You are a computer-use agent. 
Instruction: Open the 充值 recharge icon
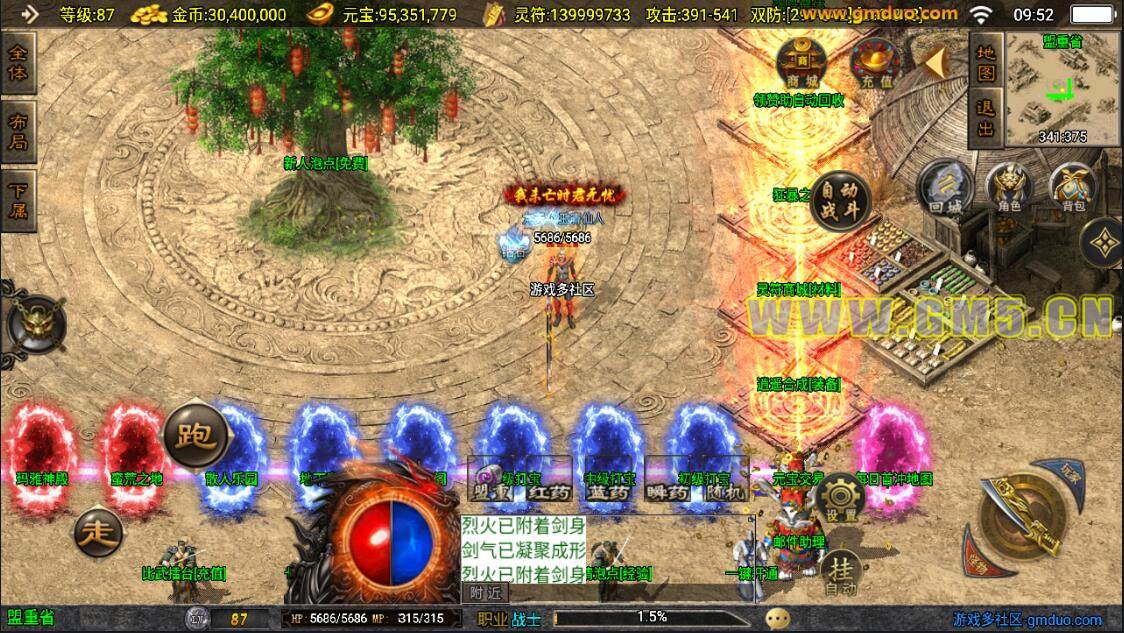[x=873, y=62]
